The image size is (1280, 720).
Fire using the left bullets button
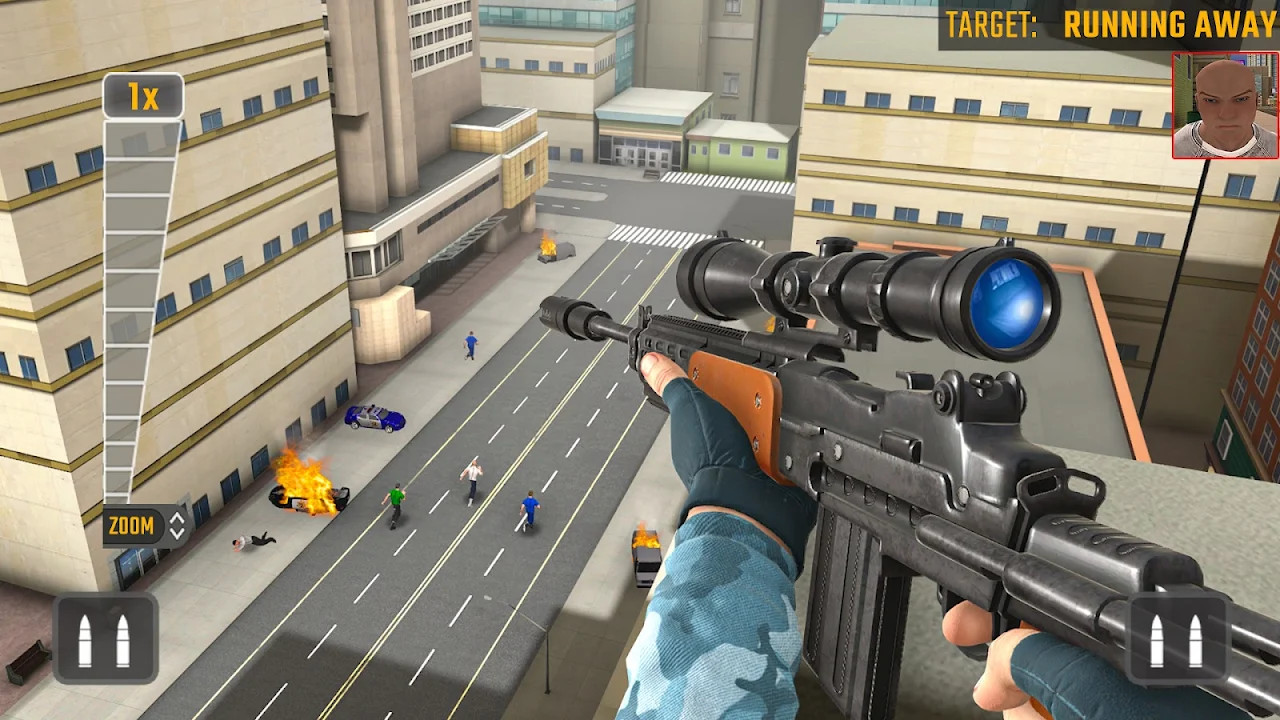click(x=105, y=640)
